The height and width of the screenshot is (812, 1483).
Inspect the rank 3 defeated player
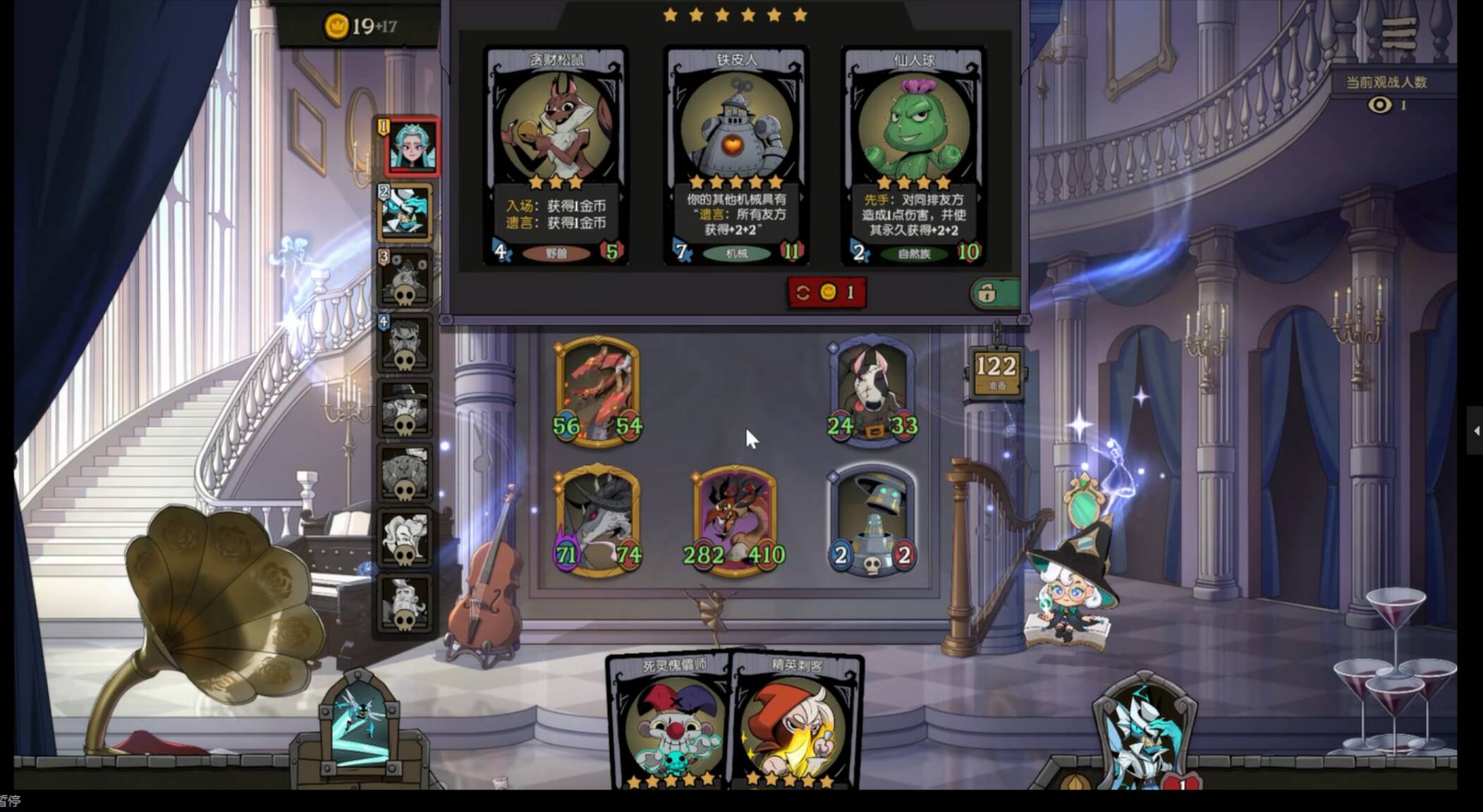tap(405, 277)
